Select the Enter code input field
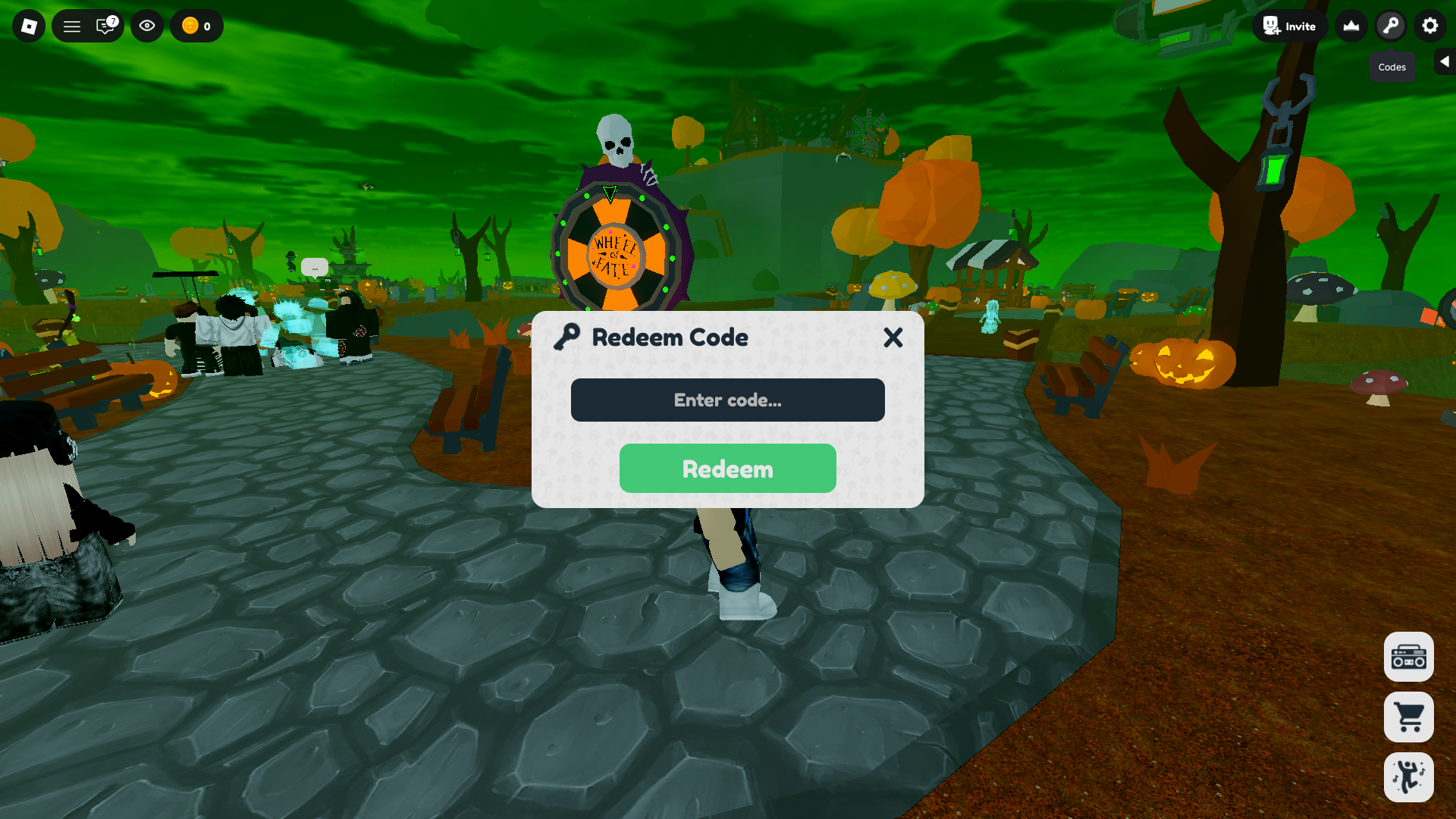The height and width of the screenshot is (819, 1456). (x=727, y=400)
